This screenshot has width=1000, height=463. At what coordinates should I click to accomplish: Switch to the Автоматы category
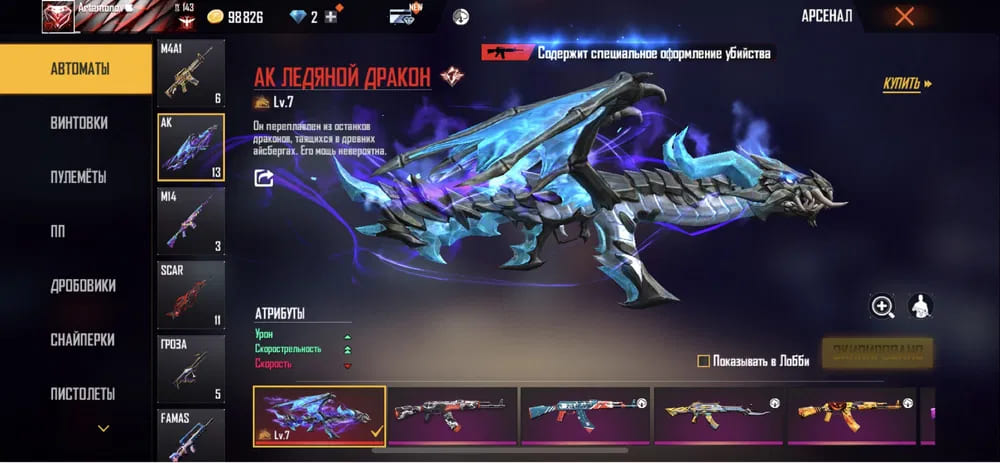coord(78,70)
